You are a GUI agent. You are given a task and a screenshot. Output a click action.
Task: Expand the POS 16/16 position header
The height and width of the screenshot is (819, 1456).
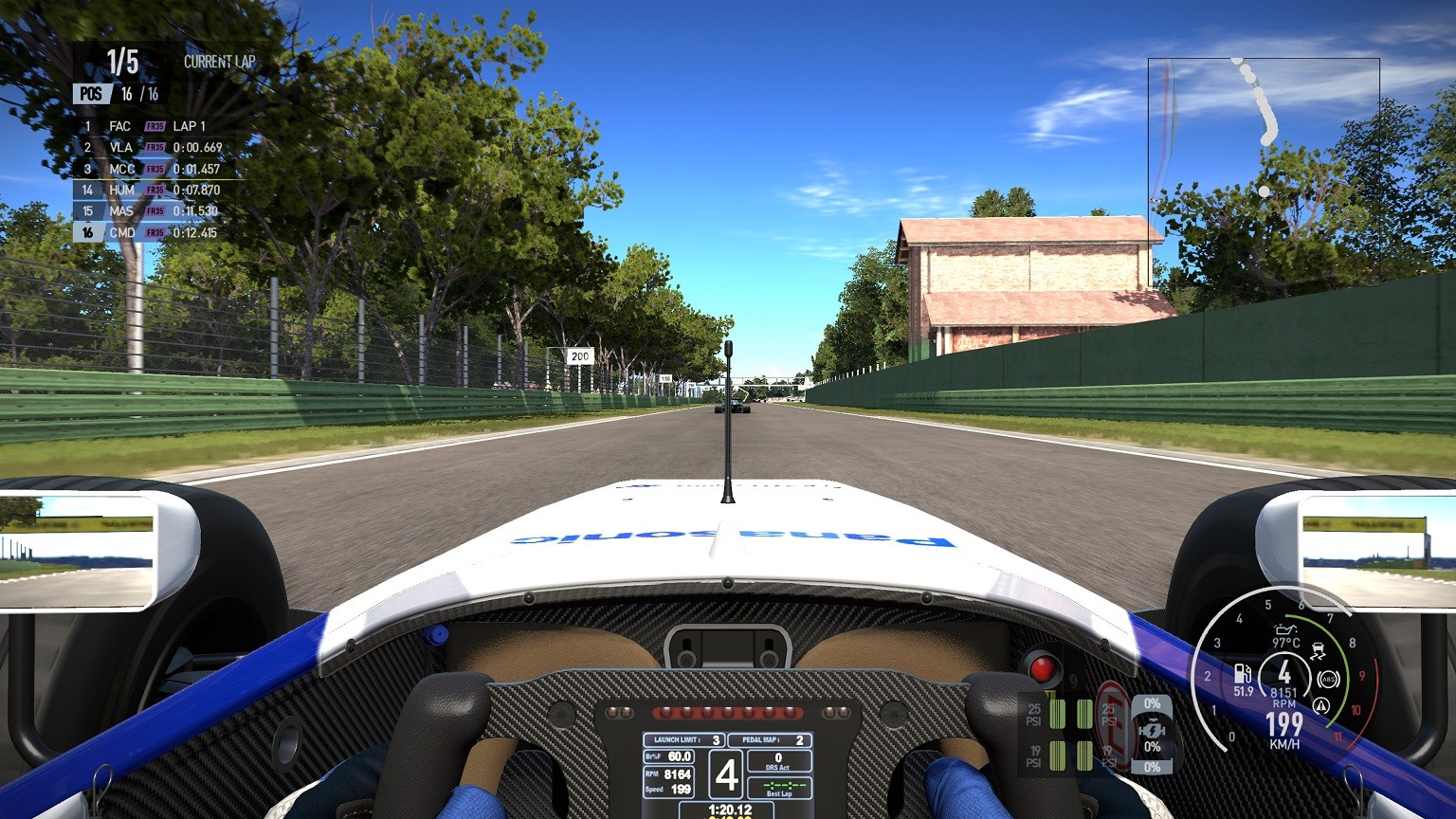pos(120,94)
